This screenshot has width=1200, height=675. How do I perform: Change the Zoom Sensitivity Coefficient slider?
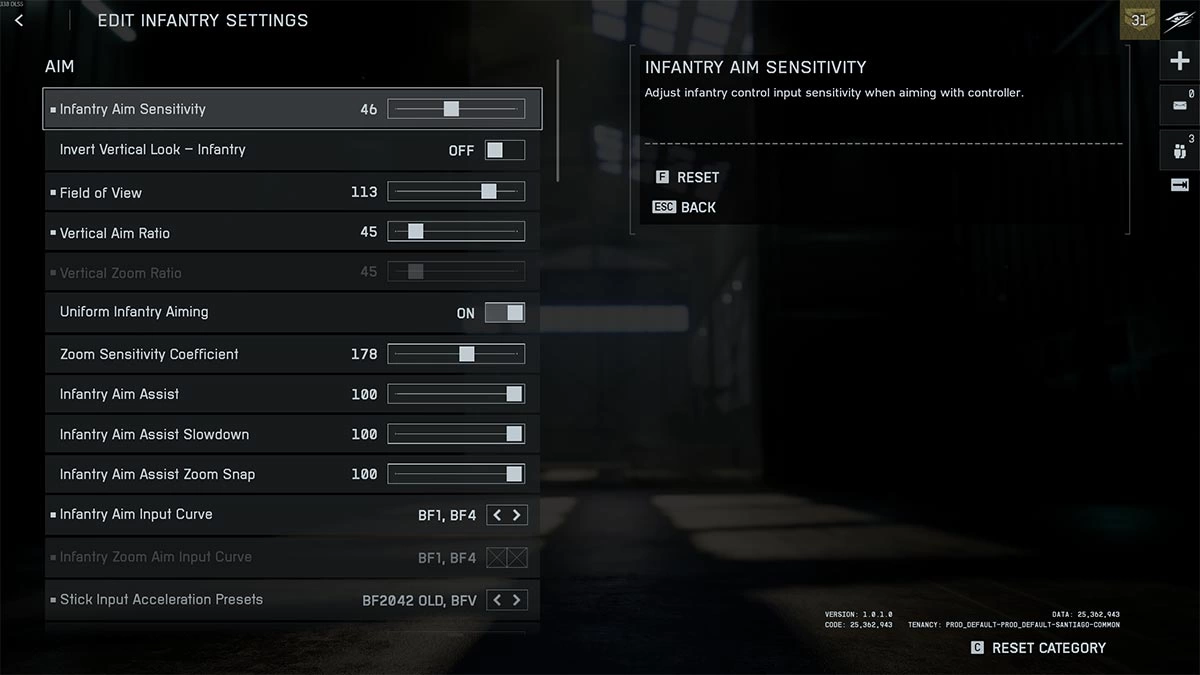456,354
